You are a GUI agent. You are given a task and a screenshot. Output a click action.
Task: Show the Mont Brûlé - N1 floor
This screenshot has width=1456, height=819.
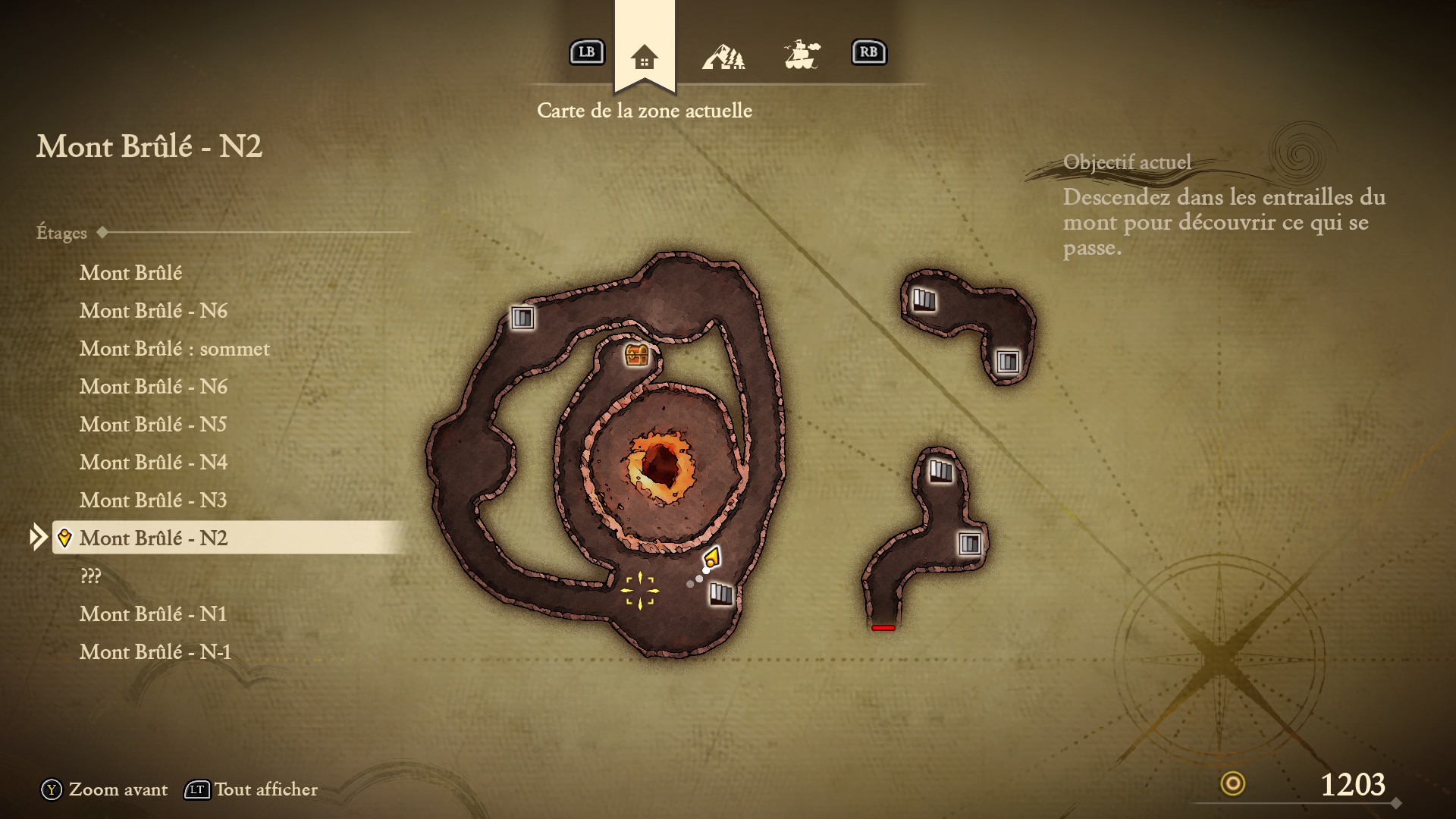(153, 614)
